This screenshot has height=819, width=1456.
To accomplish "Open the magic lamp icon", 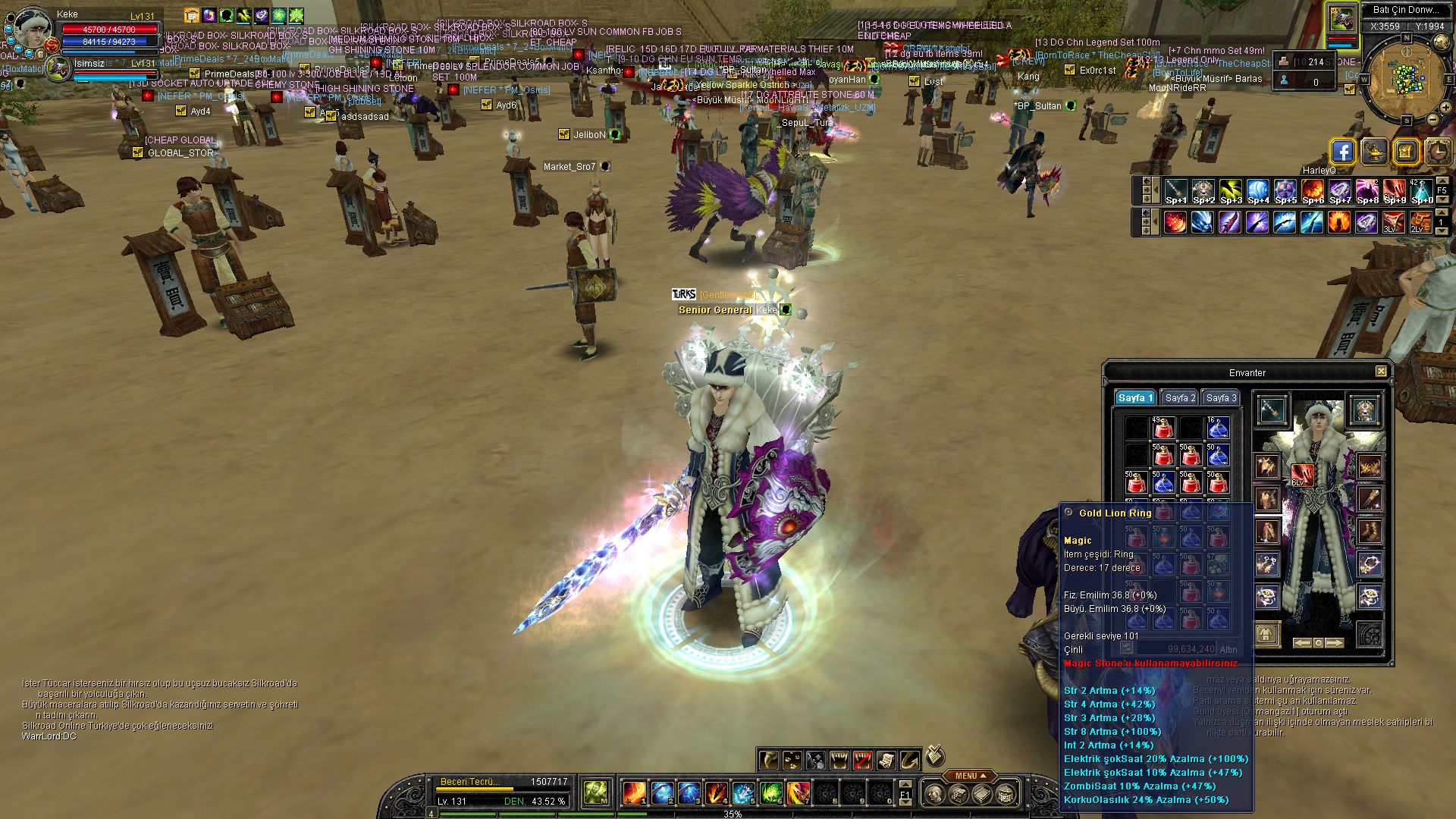I will pyautogui.click(x=1374, y=152).
